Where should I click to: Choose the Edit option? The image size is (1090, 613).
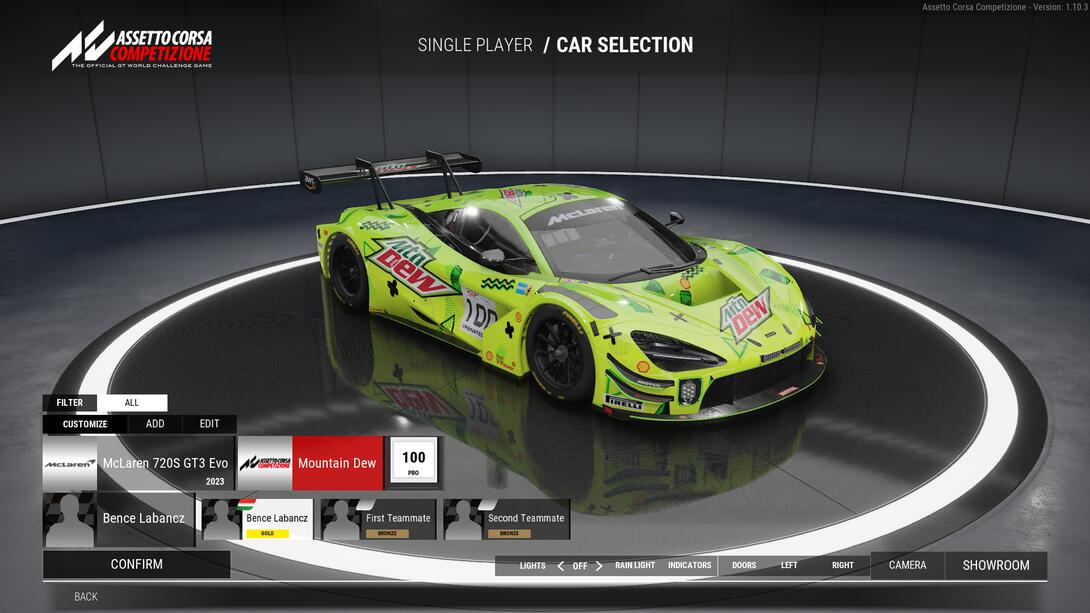pos(209,424)
